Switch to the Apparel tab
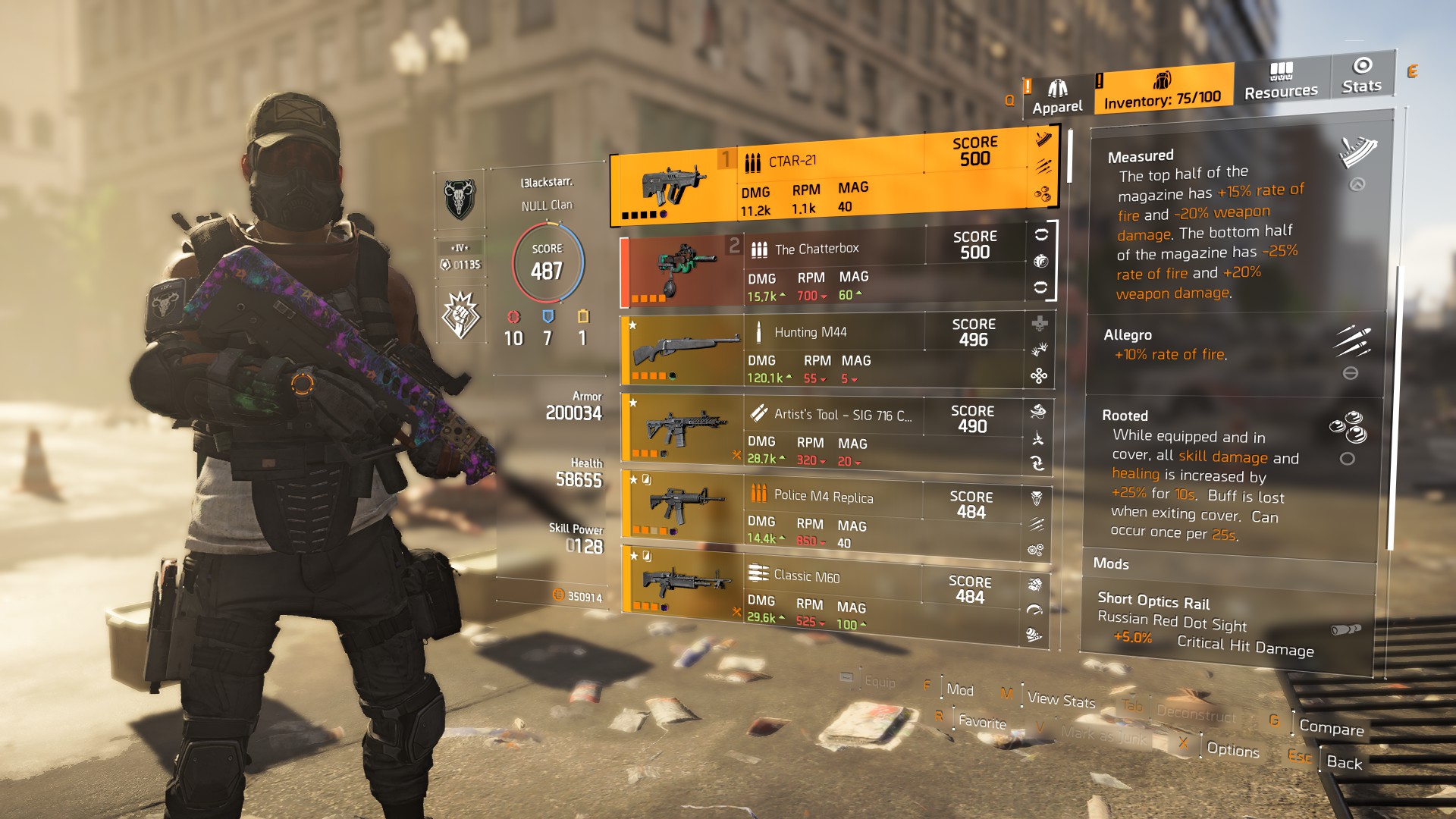Screen dimensions: 1456x819 point(1057,98)
